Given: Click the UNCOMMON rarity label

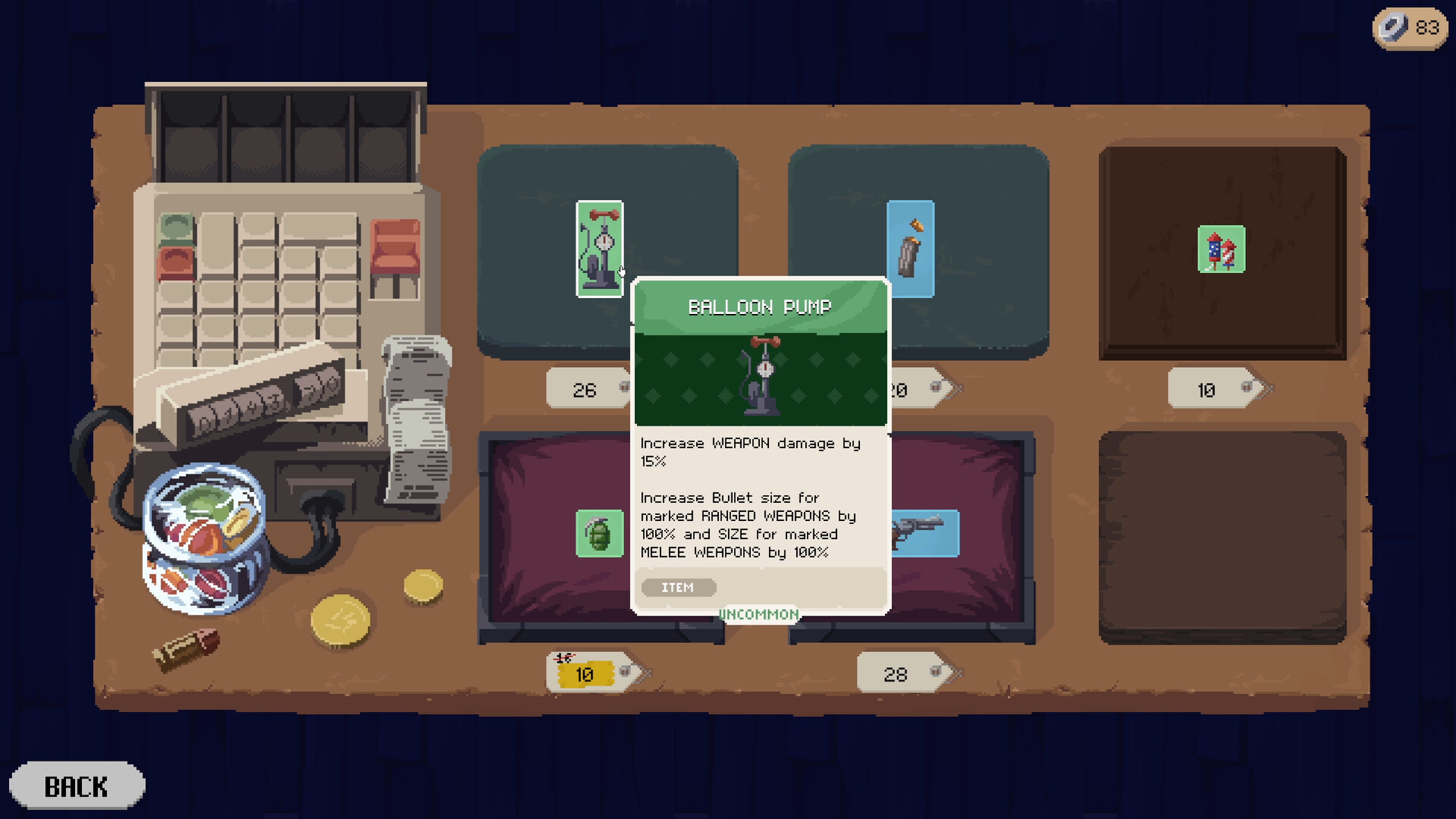Looking at the screenshot, I should (758, 614).
